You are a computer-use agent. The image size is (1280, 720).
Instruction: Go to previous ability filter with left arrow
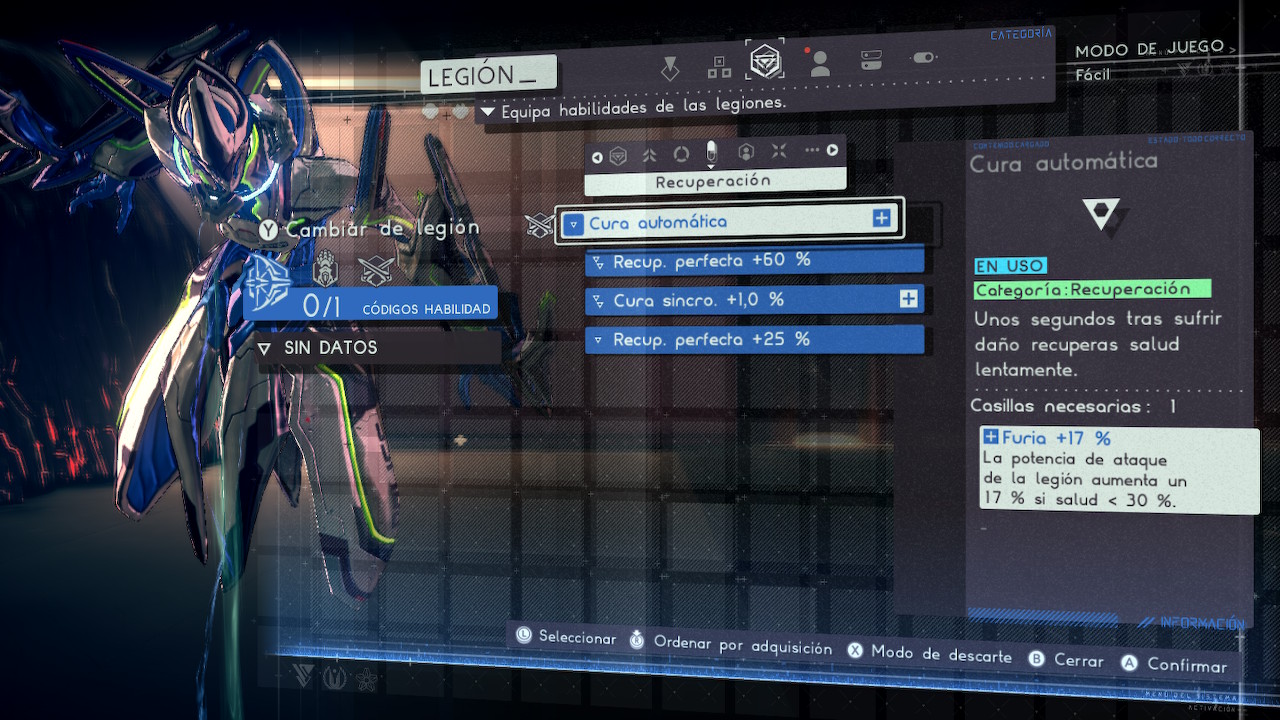pos(597,156)
